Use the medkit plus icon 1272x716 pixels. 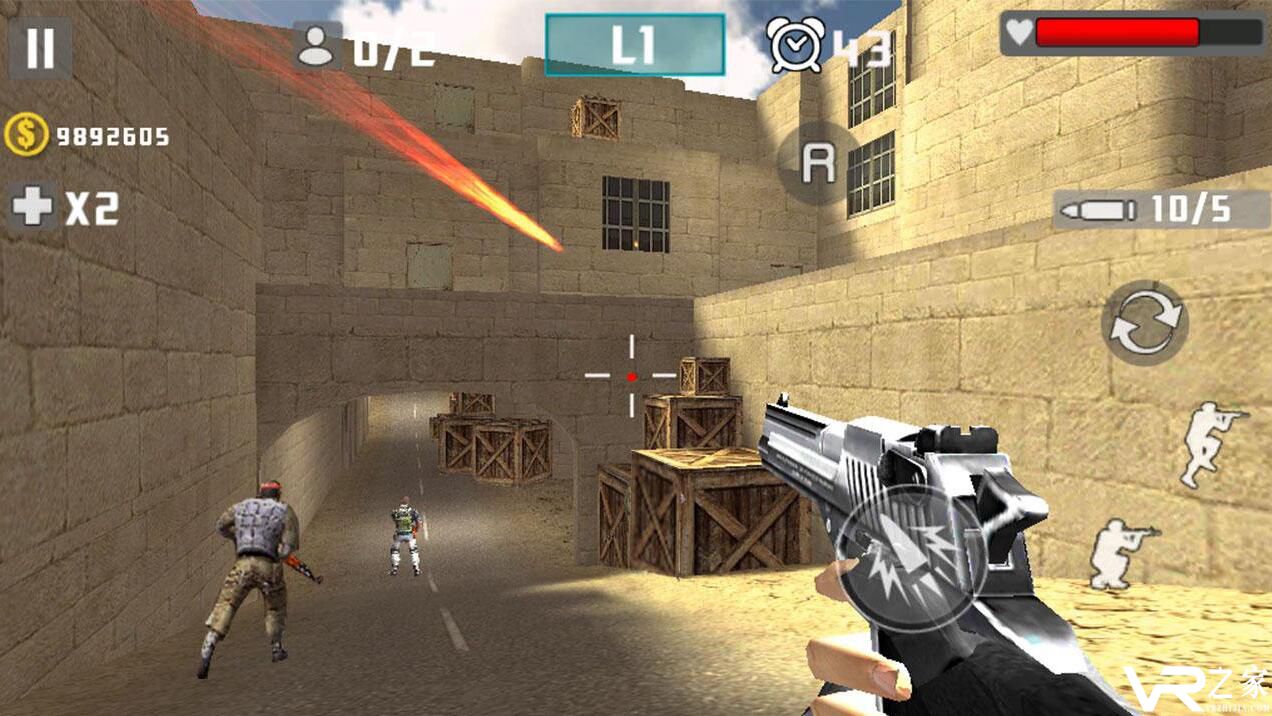coord(32,207)
